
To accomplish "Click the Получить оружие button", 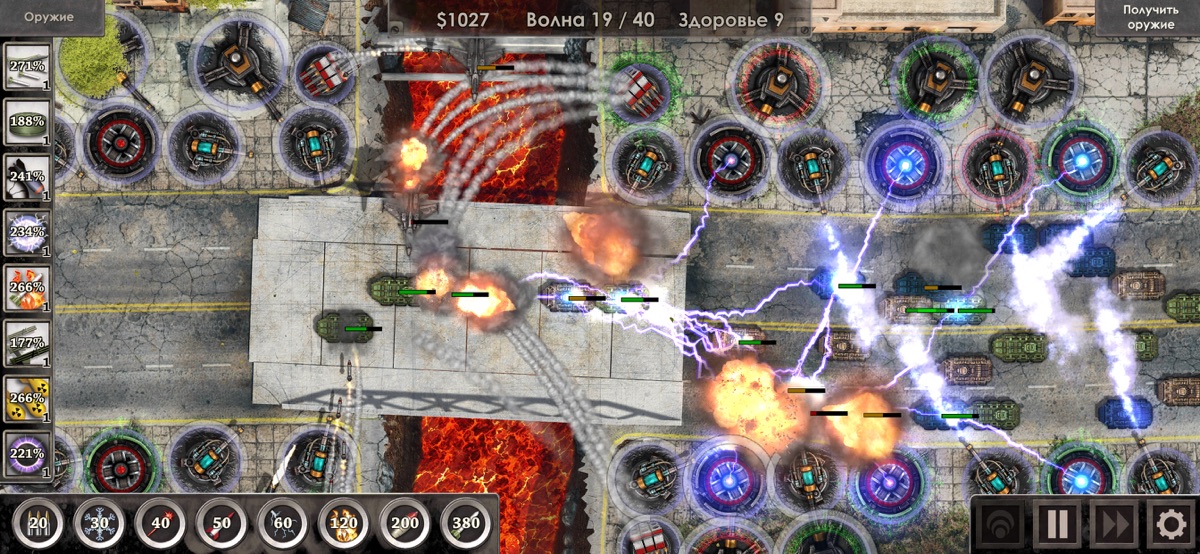I will point(1148,17).
